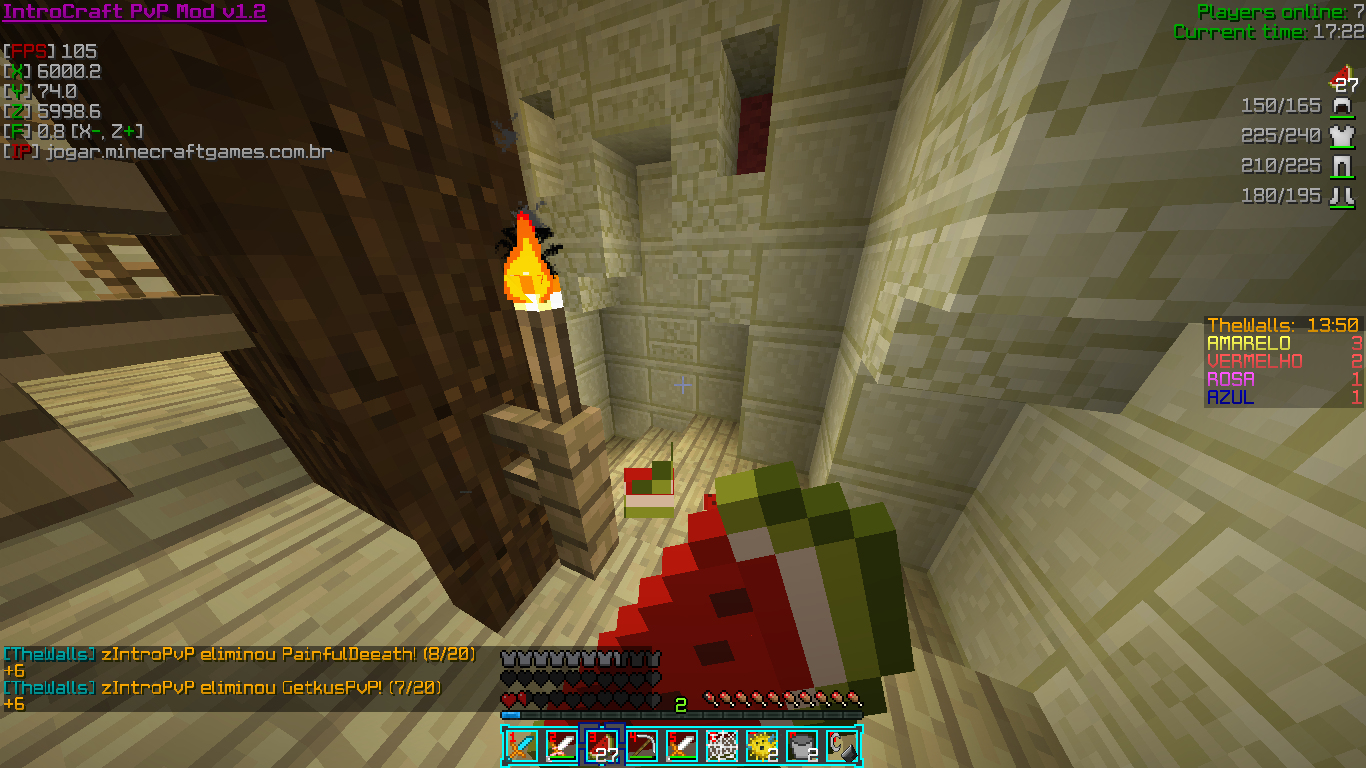Select the diamond sword hotbar slot
Image resolution: width=1366 pixels, height=768 pixels.
pyautogui.click(x=521, y=746)
